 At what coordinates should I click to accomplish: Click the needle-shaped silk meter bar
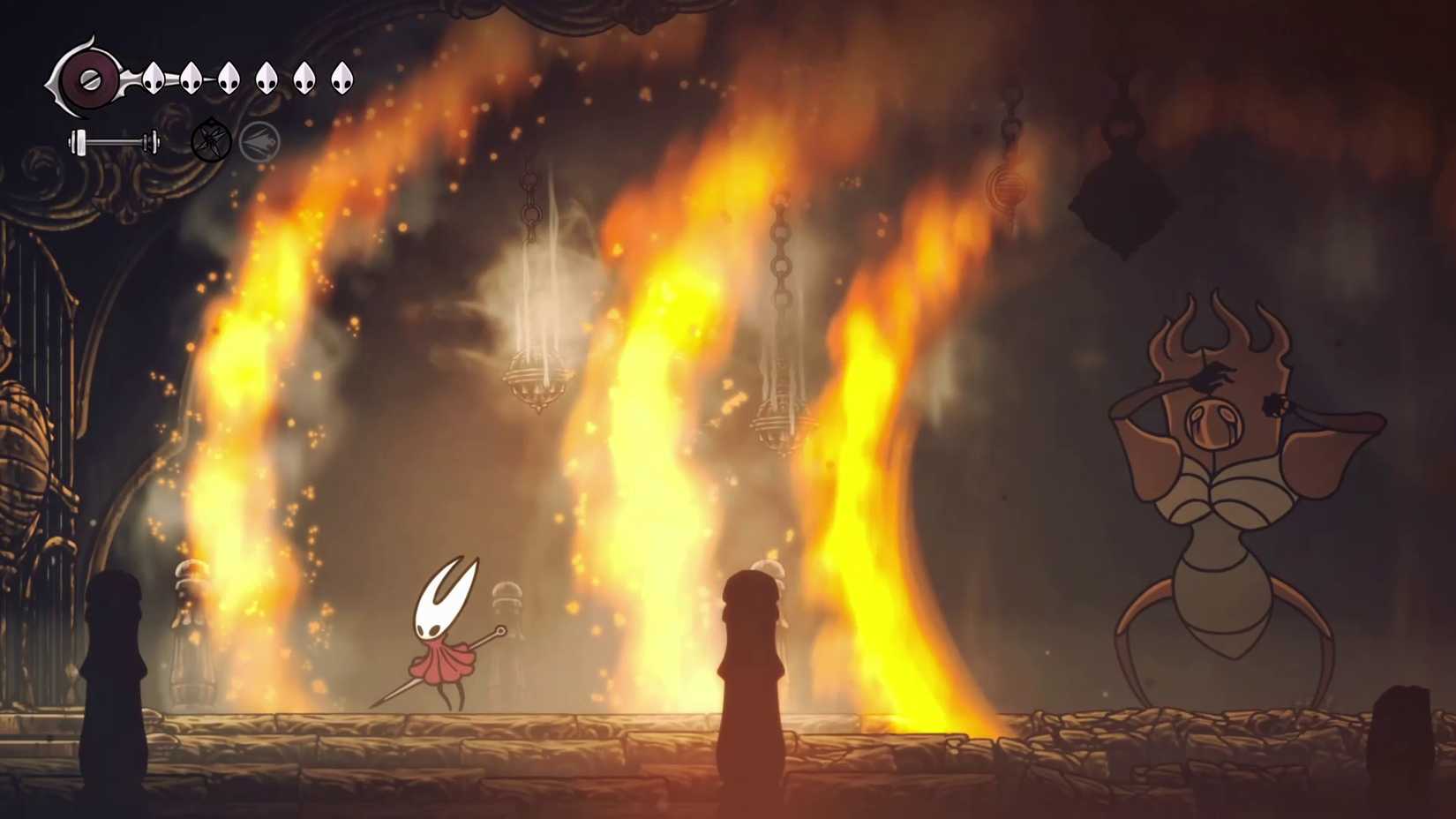pos(113,139)
